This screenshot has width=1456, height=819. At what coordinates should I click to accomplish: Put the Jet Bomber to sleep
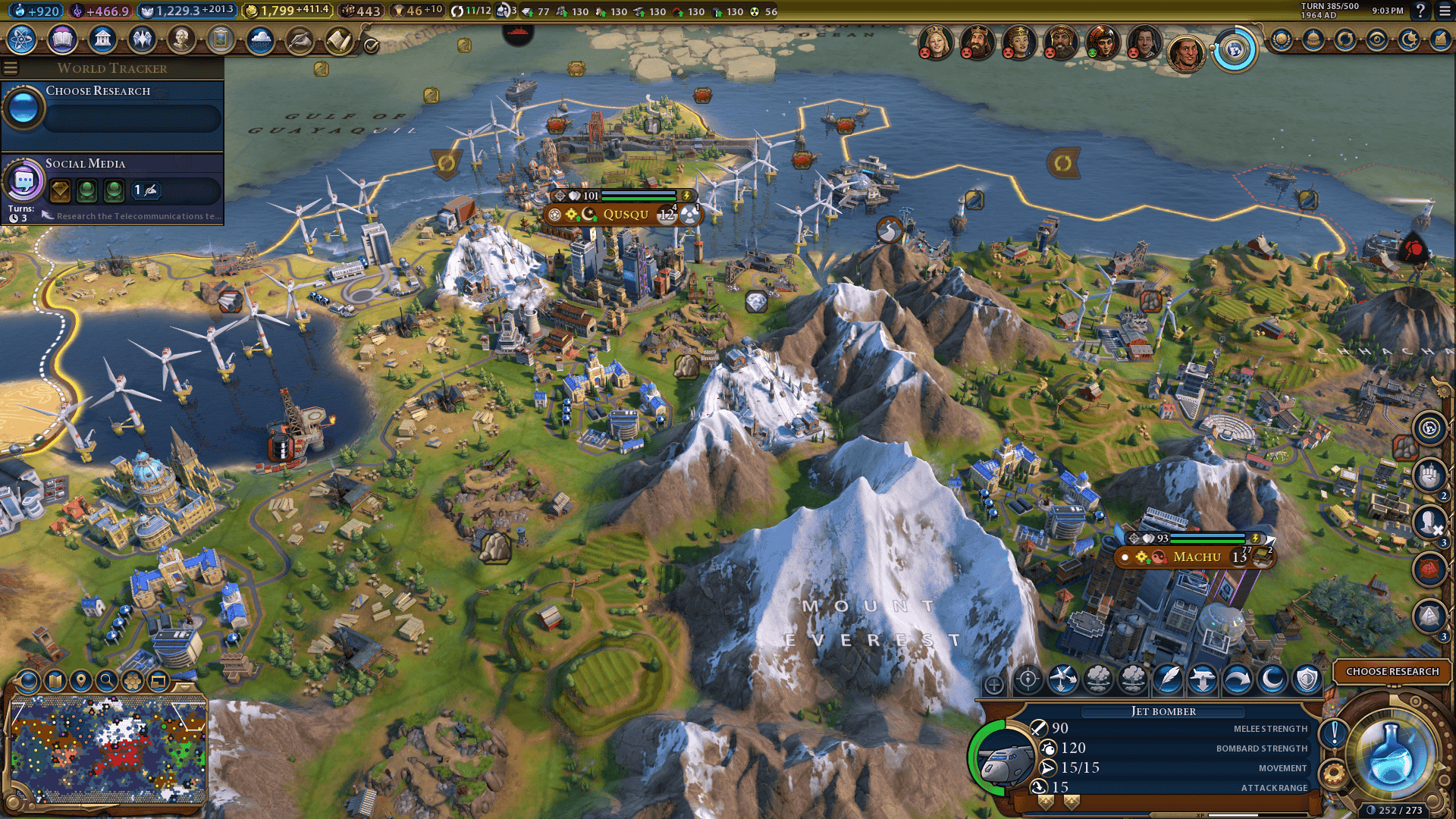[1272, 679]
